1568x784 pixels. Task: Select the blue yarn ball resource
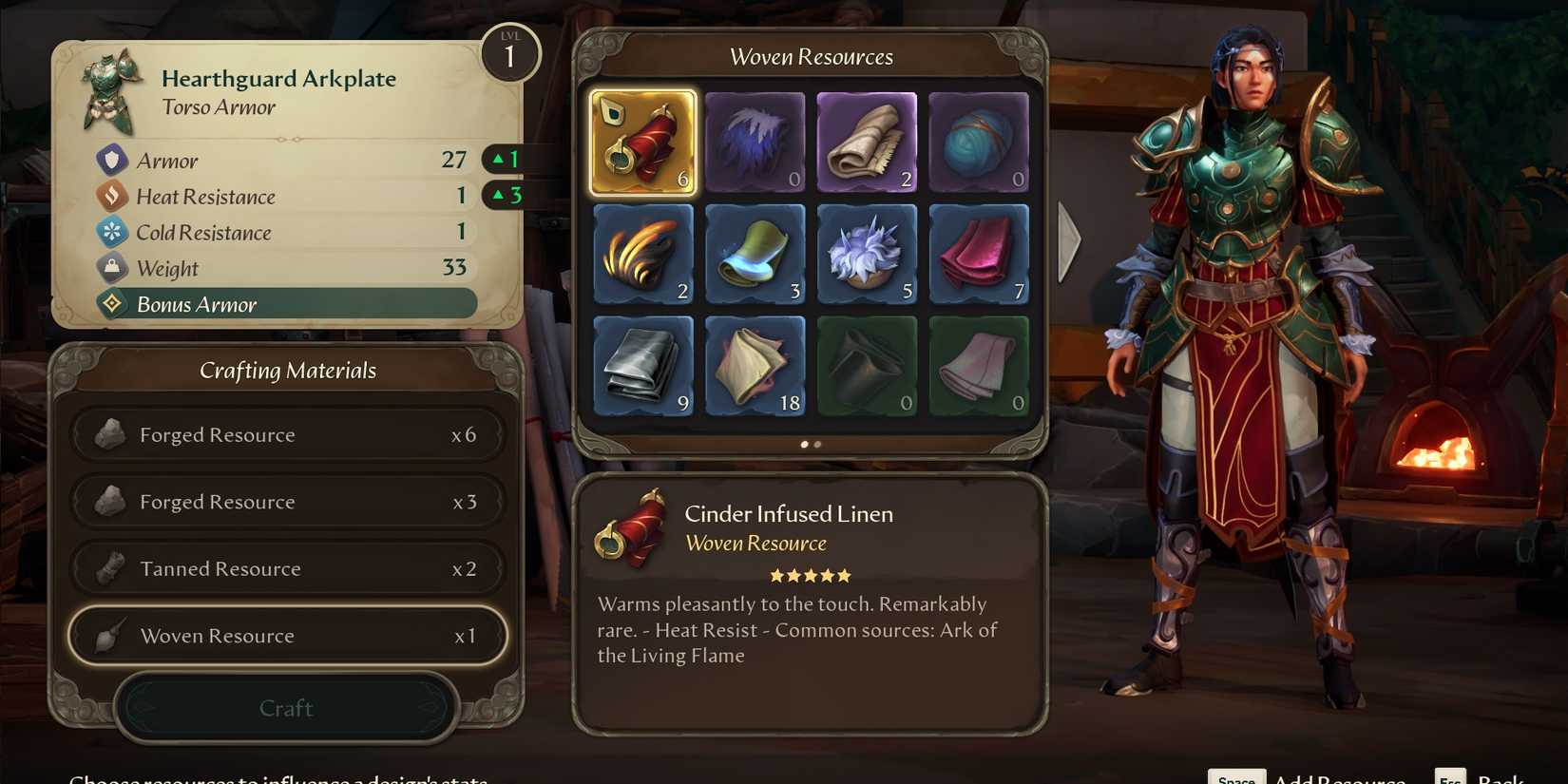(x=979, y=143)
